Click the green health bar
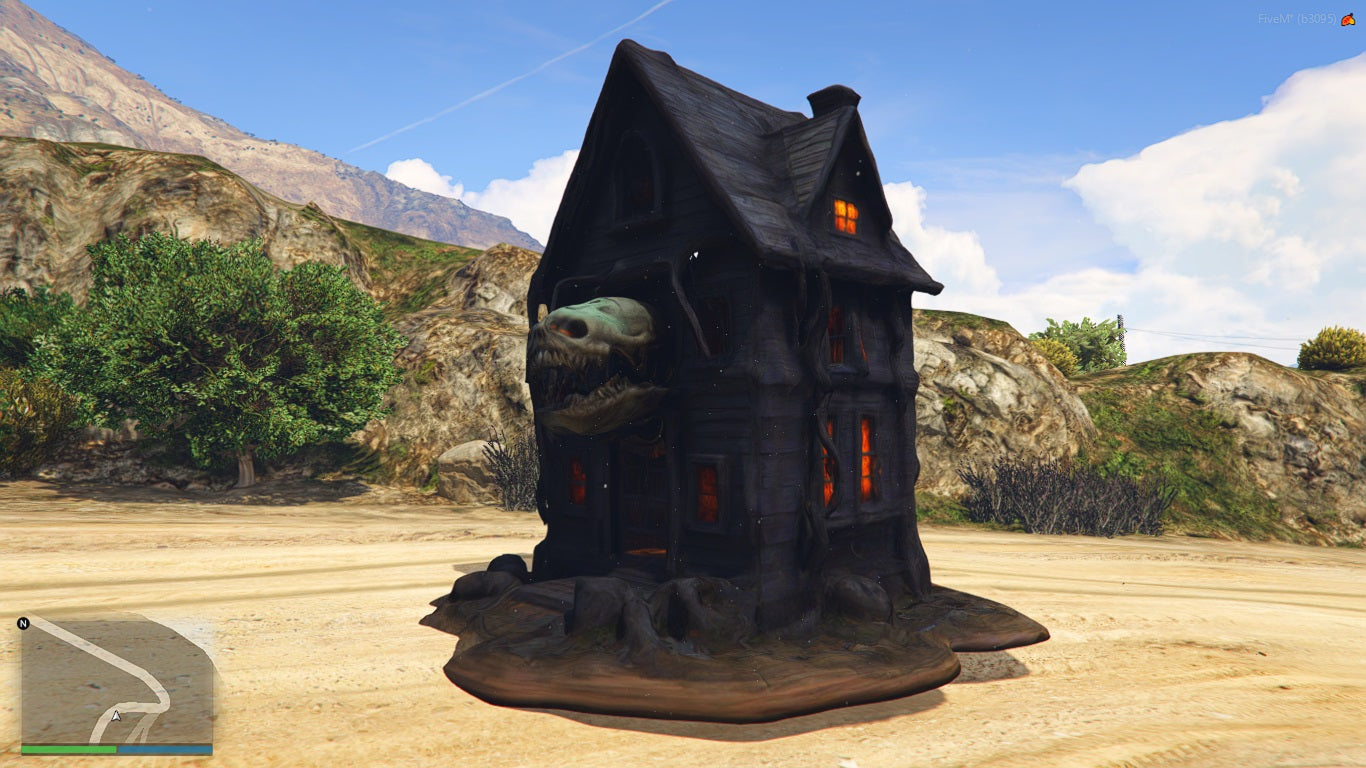The height and width of the screenshot is (768, 1366). pos(68,748)
